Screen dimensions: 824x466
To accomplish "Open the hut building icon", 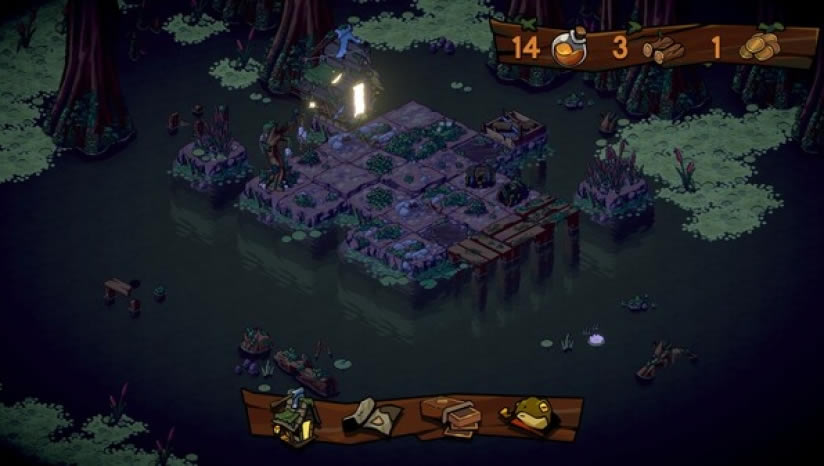I will tap(295, 416).
